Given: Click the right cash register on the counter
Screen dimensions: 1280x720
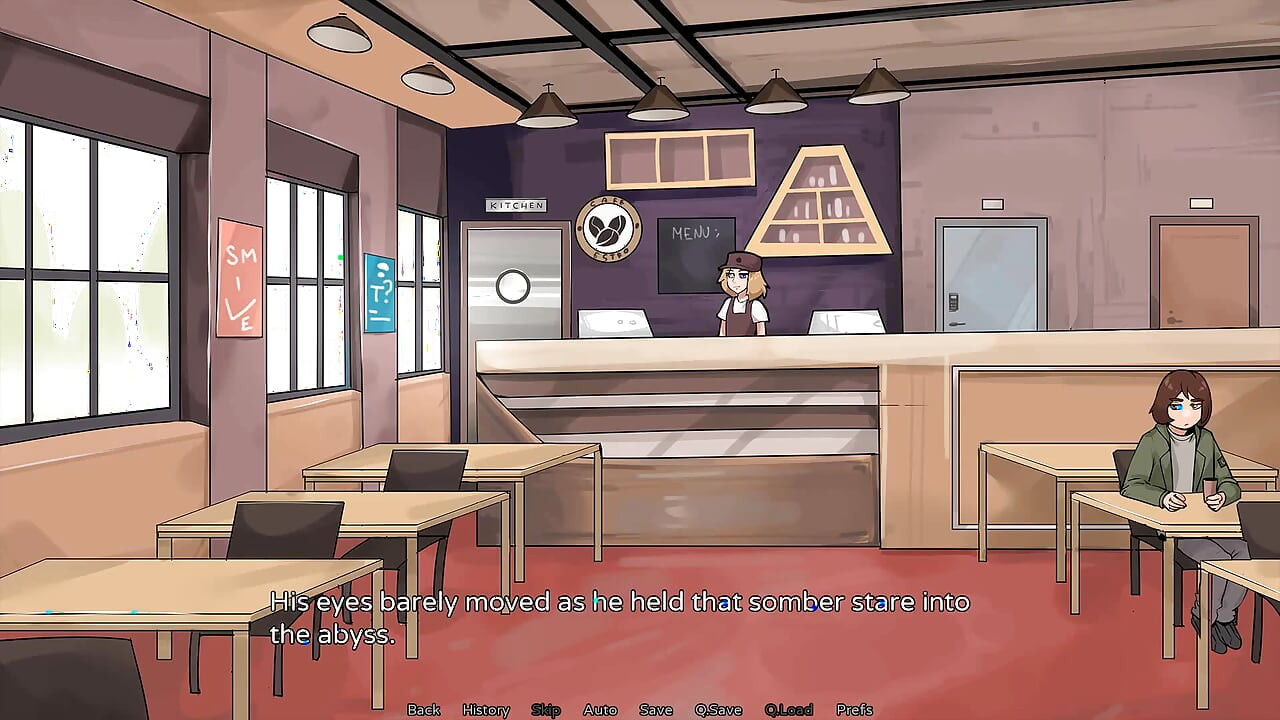Looking at the screenshot, I should coord(846,322).
